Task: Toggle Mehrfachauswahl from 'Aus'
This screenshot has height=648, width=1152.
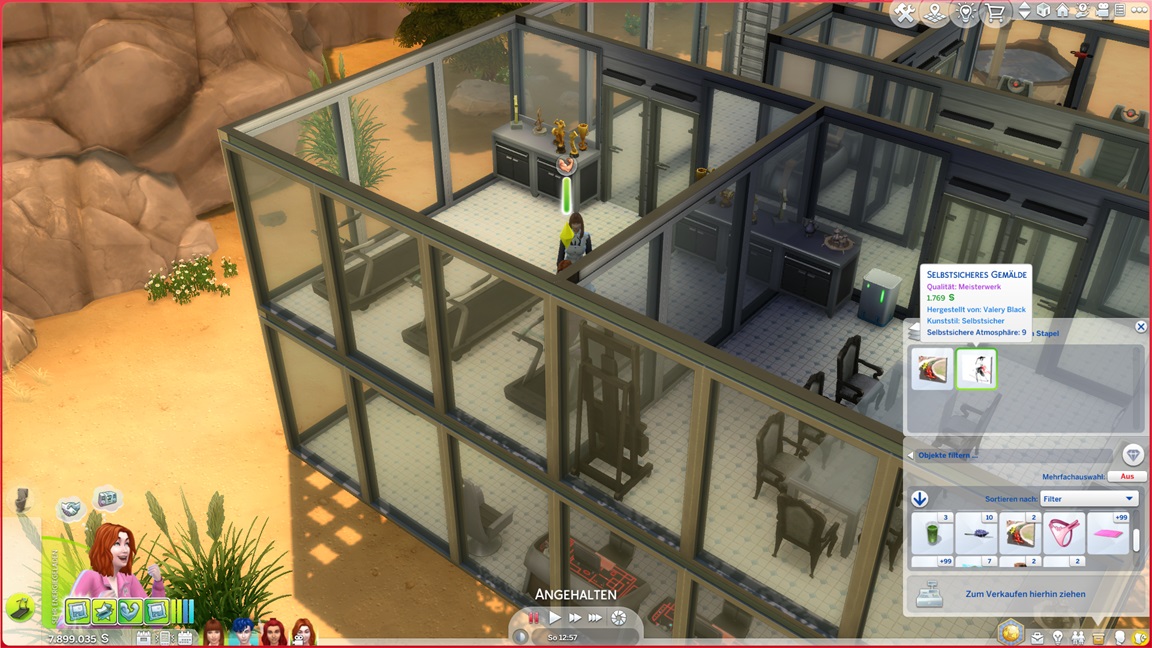Action: tap(1127, 477)
